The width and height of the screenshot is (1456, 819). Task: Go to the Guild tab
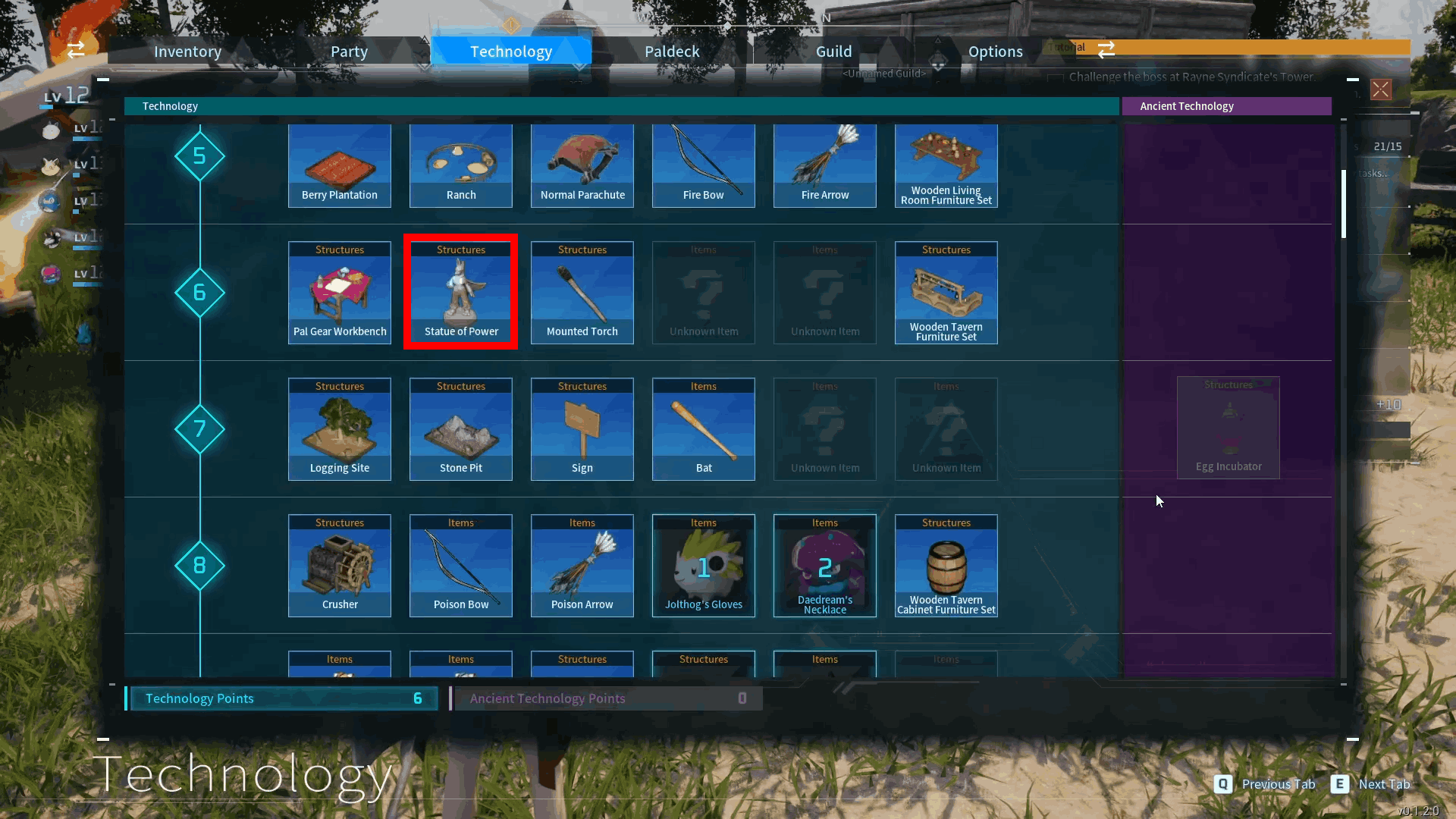coord(833,52)
